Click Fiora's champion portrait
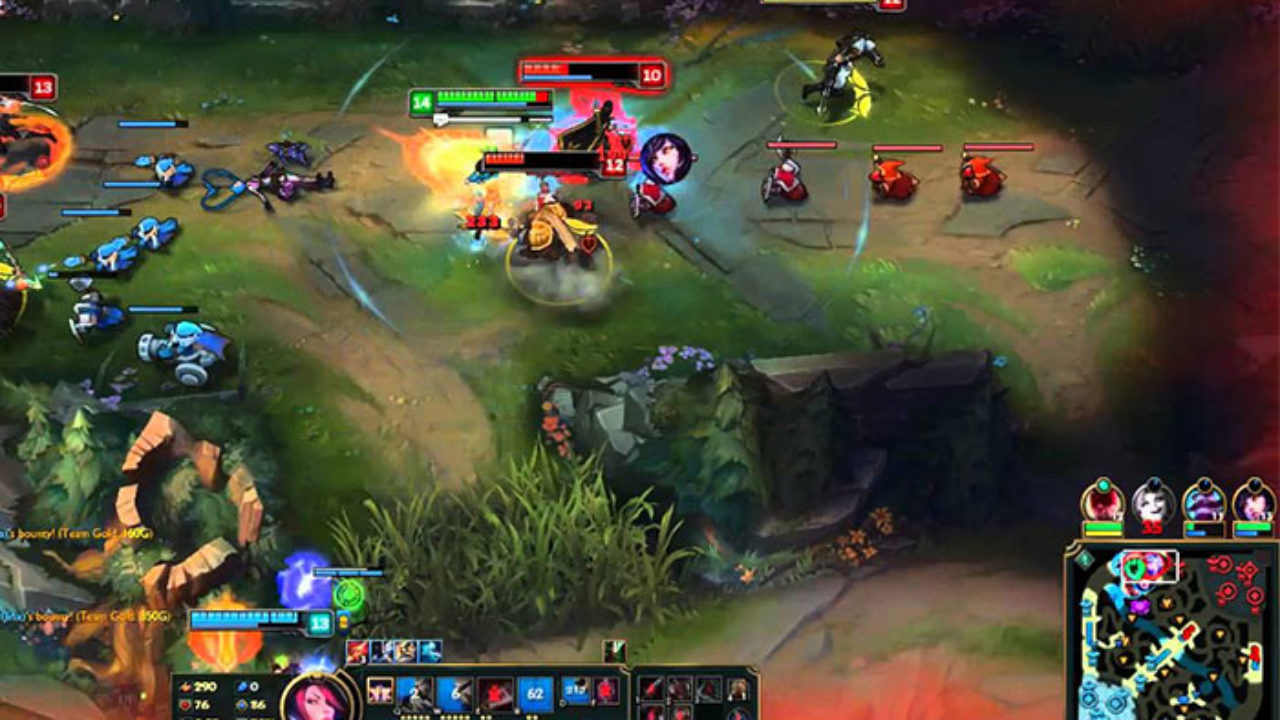The height and width of the screenshot is (720, 1280). click(x=317, y=698)
